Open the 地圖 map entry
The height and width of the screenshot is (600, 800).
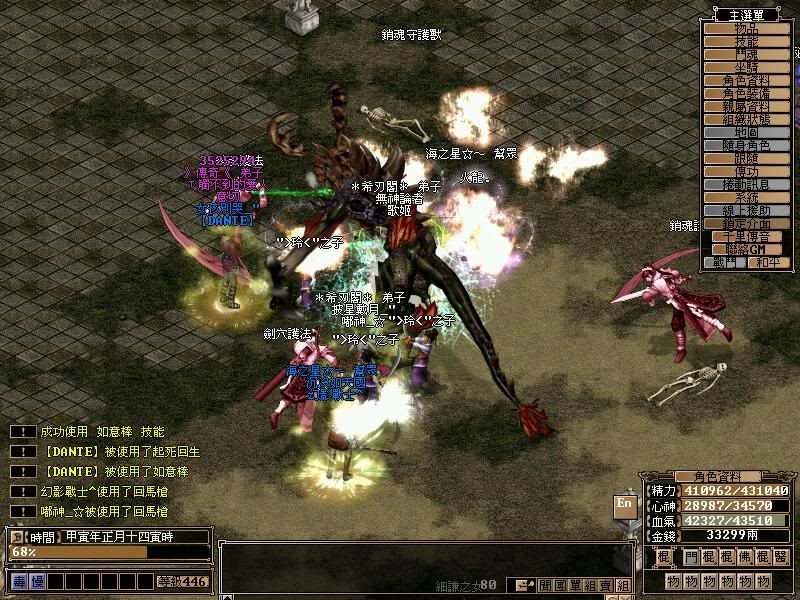(x=747, y=132)
